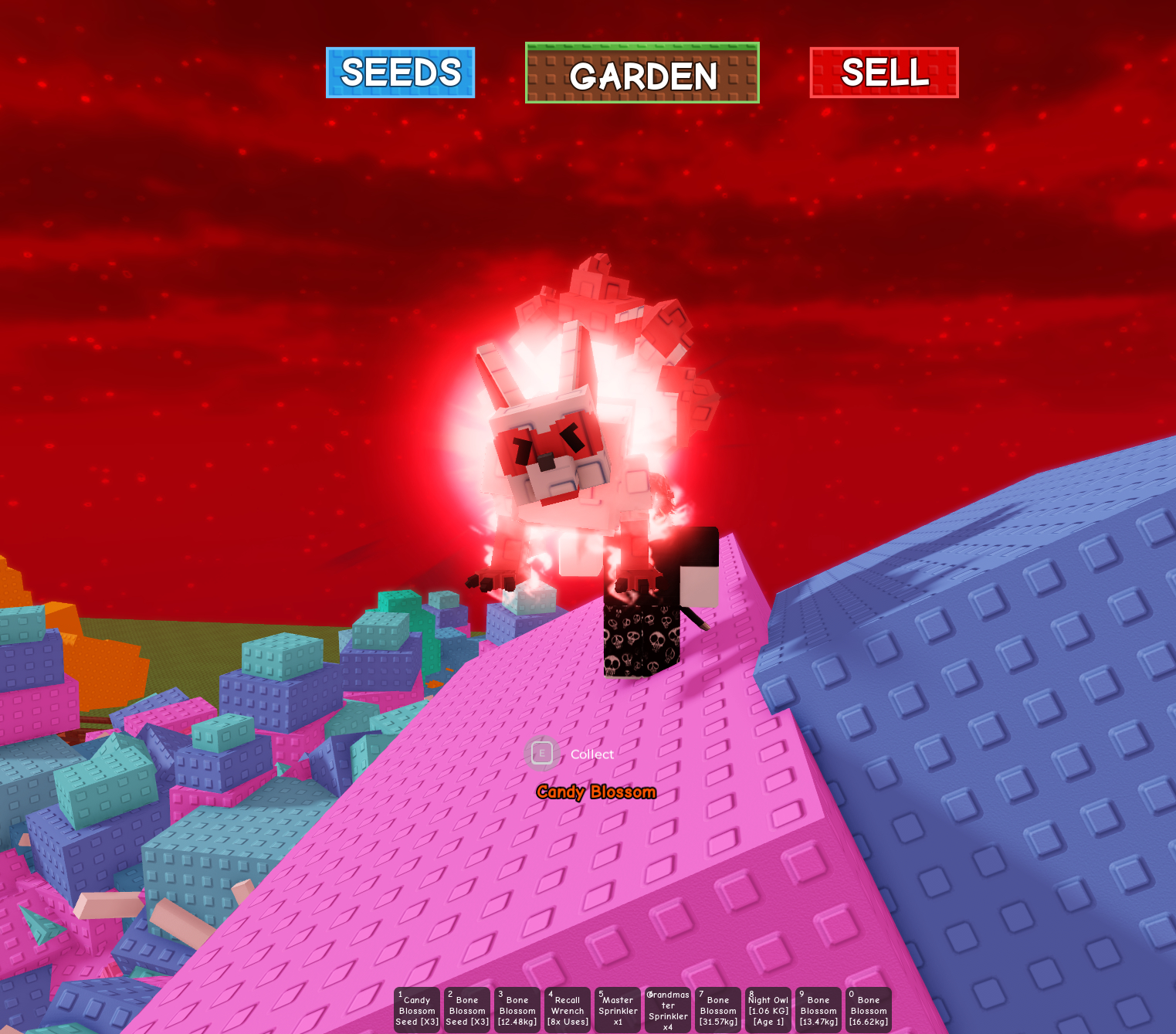Select the 16.62kg Bone Blossom slot
This screenshot has height=1034, width=1176.
[x=869, y=1010]
